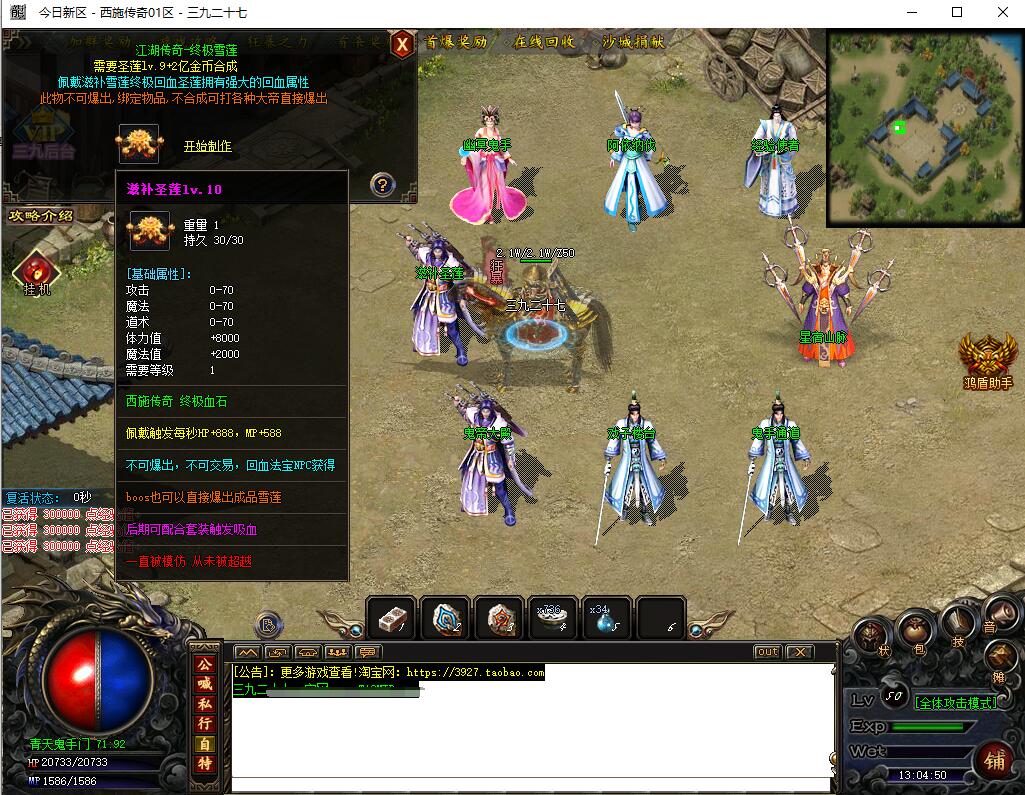Switch chat to the 公 public channel
Screen dimensions: 1025x795
[204, 664]
